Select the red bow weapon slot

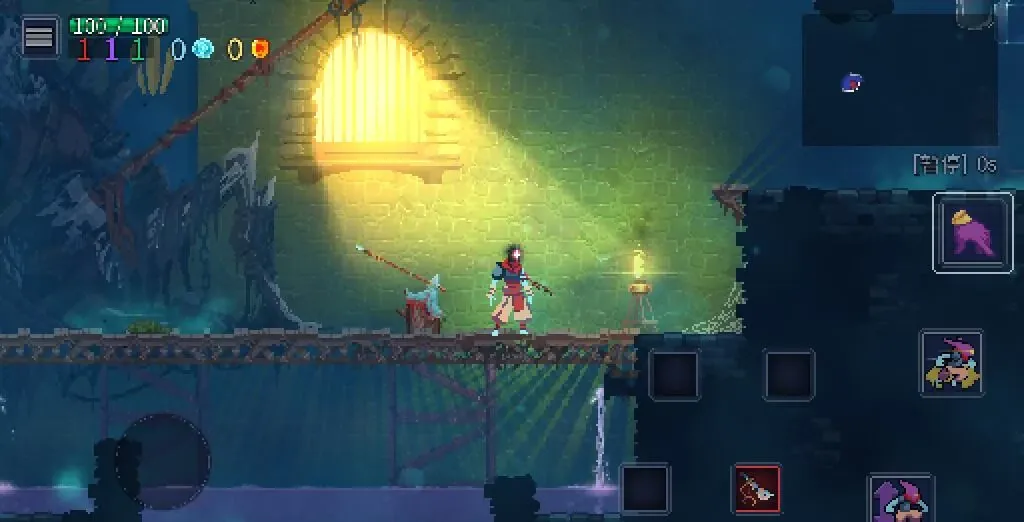[757, 489]
